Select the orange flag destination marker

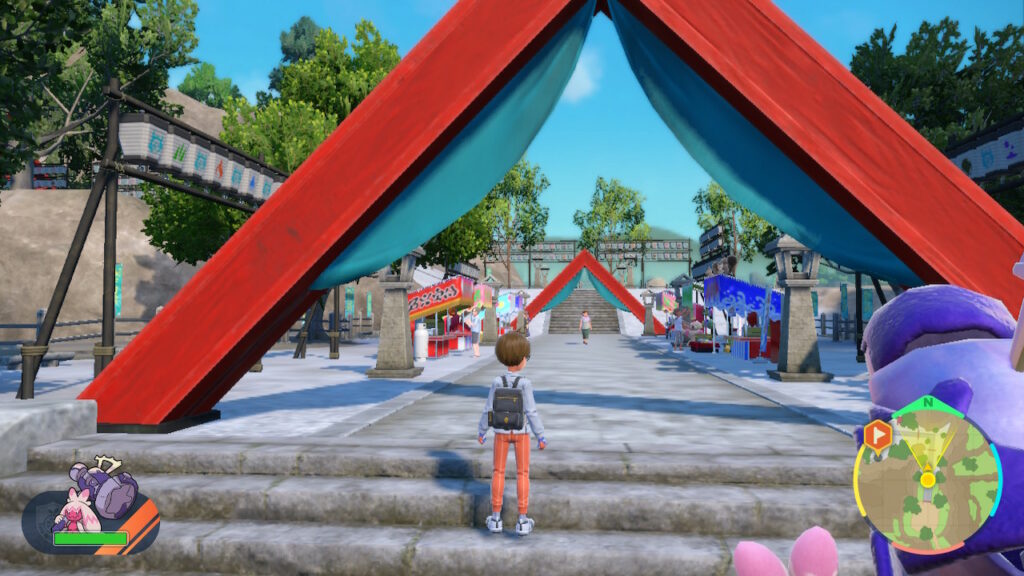877,436
